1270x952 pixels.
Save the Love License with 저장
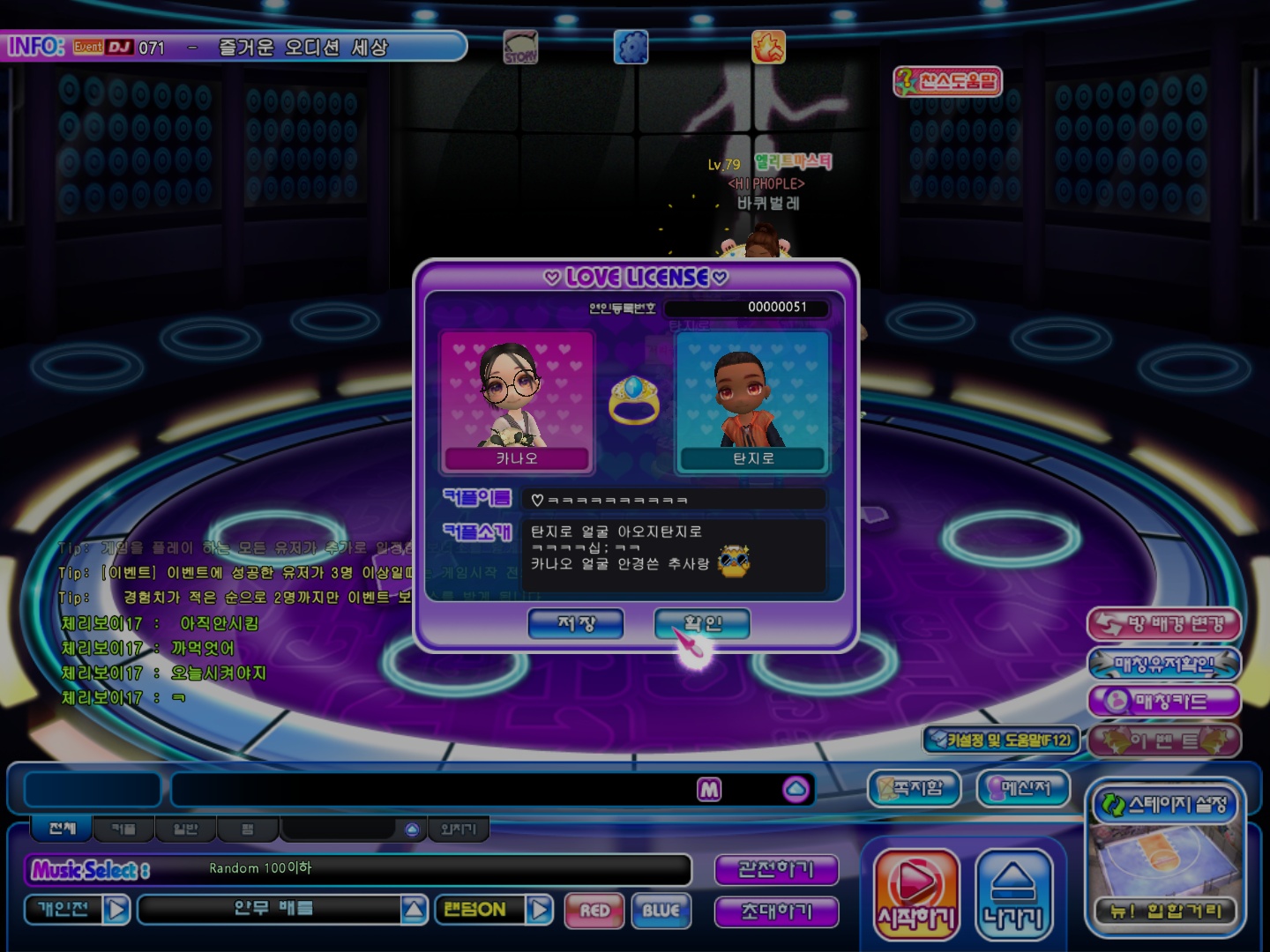(576, 624)
